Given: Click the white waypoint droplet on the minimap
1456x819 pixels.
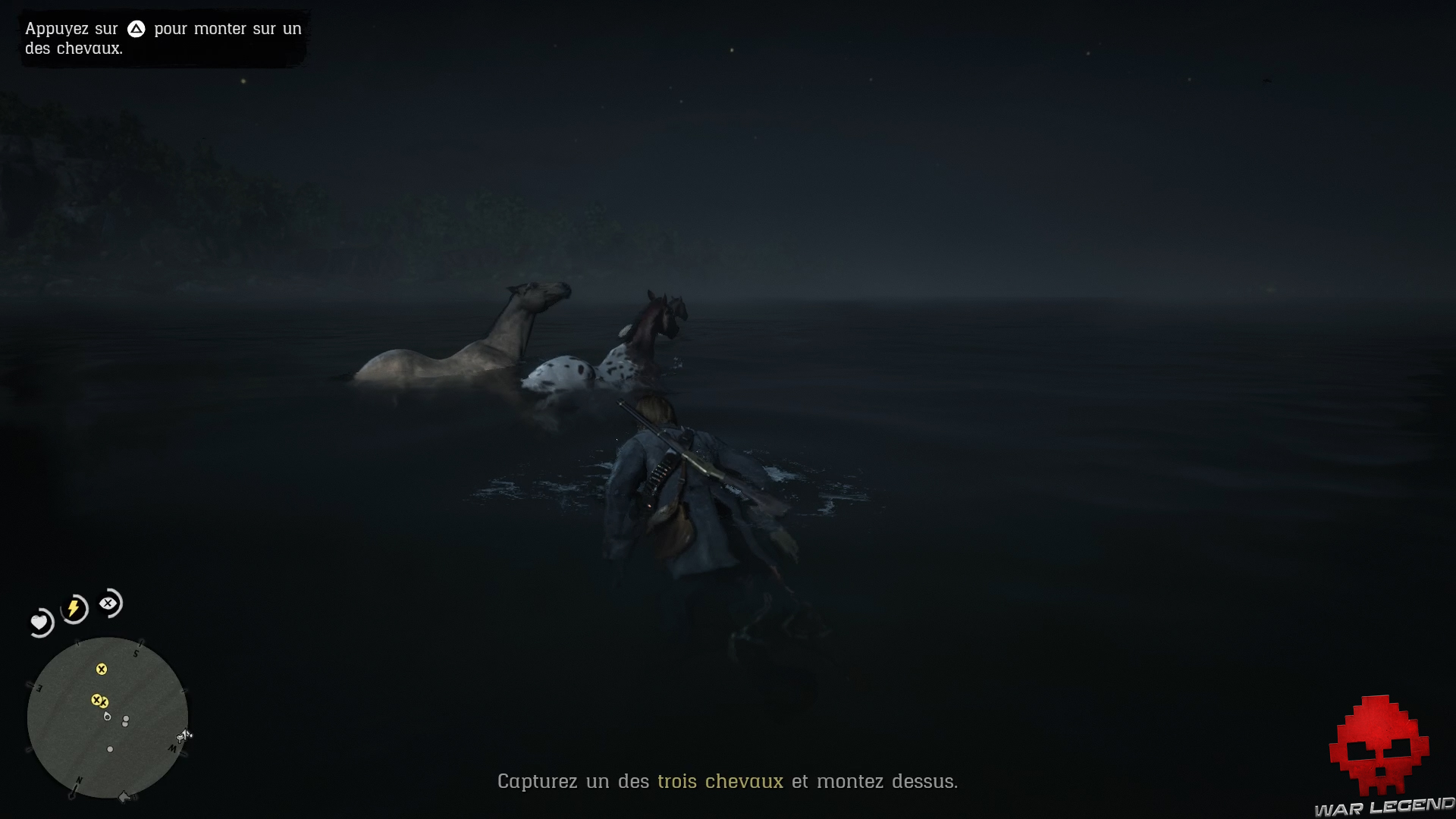Looking at the screenshot, I should [x=107, y=717].
